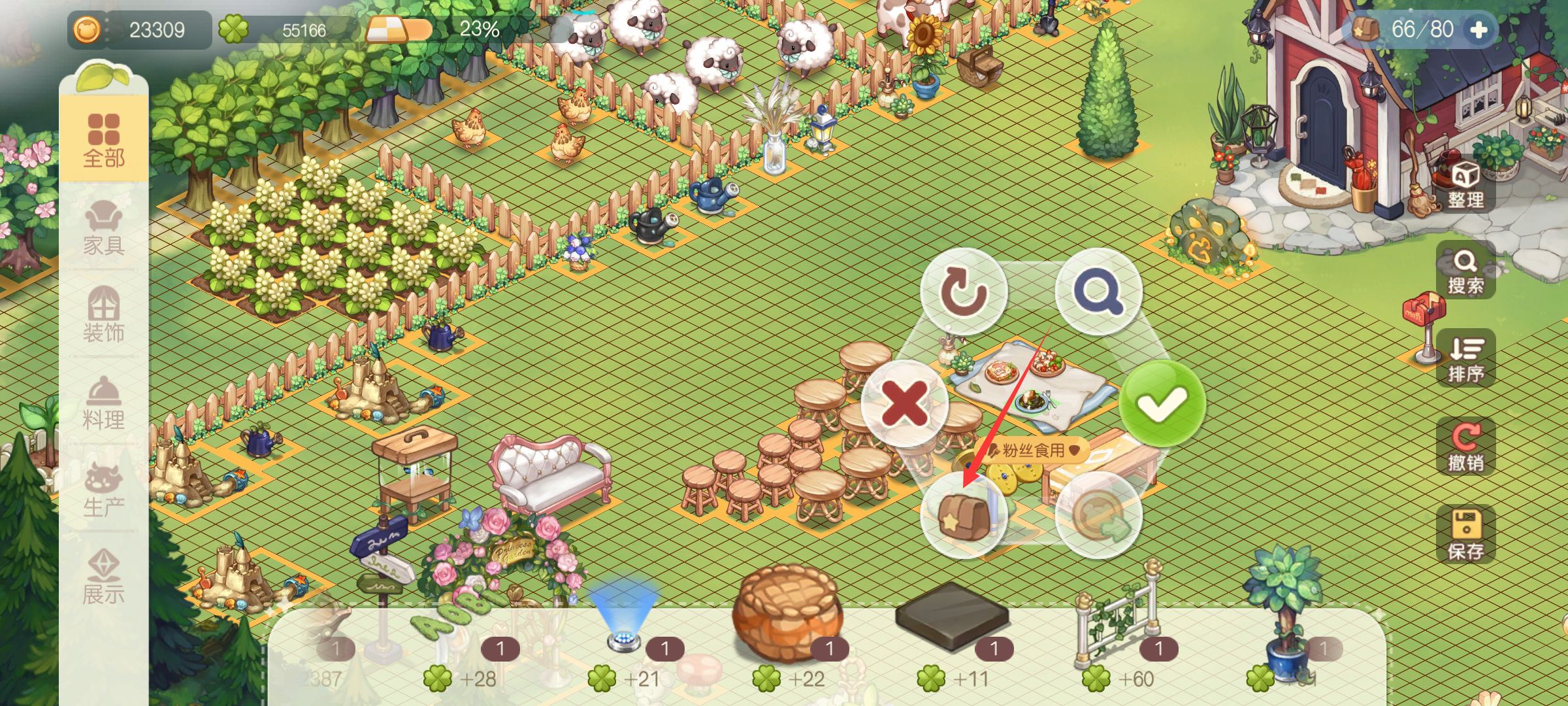Show the 料理 cooking tab

(103, 403)
